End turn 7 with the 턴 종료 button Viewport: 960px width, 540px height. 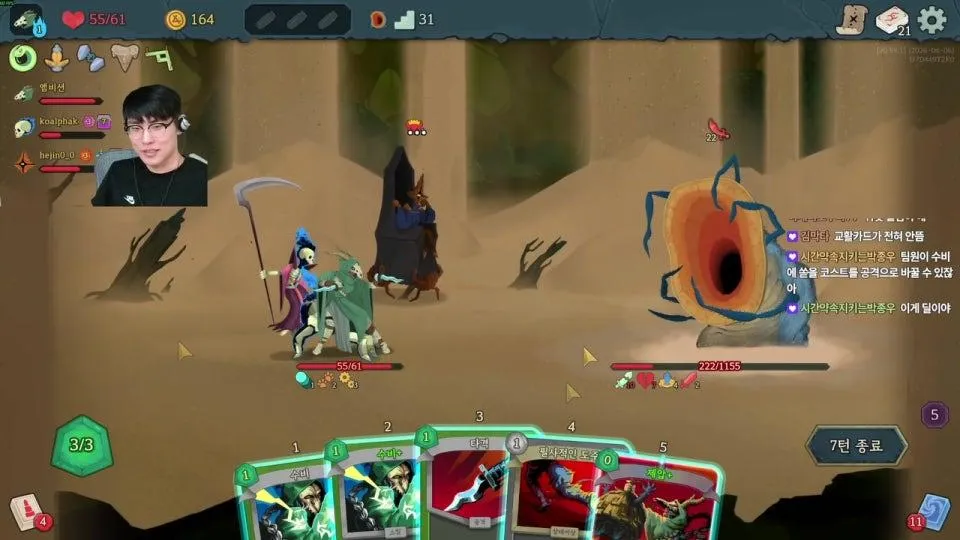(x=856, y=445)
